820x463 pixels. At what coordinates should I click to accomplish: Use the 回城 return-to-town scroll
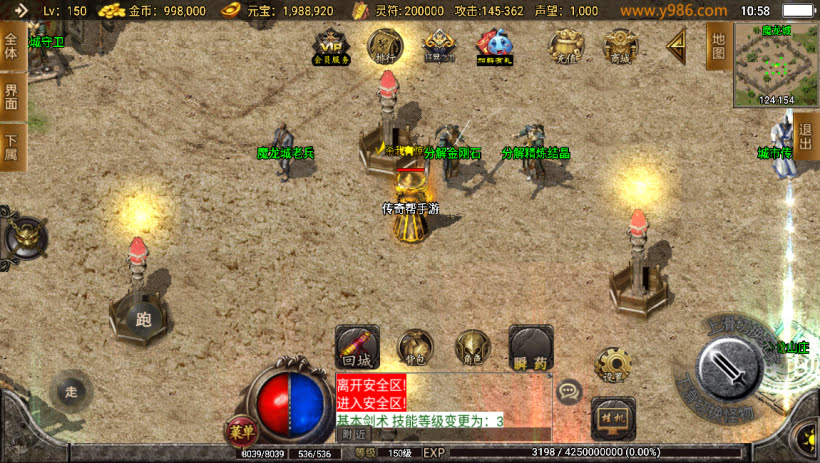click(357, 346)
